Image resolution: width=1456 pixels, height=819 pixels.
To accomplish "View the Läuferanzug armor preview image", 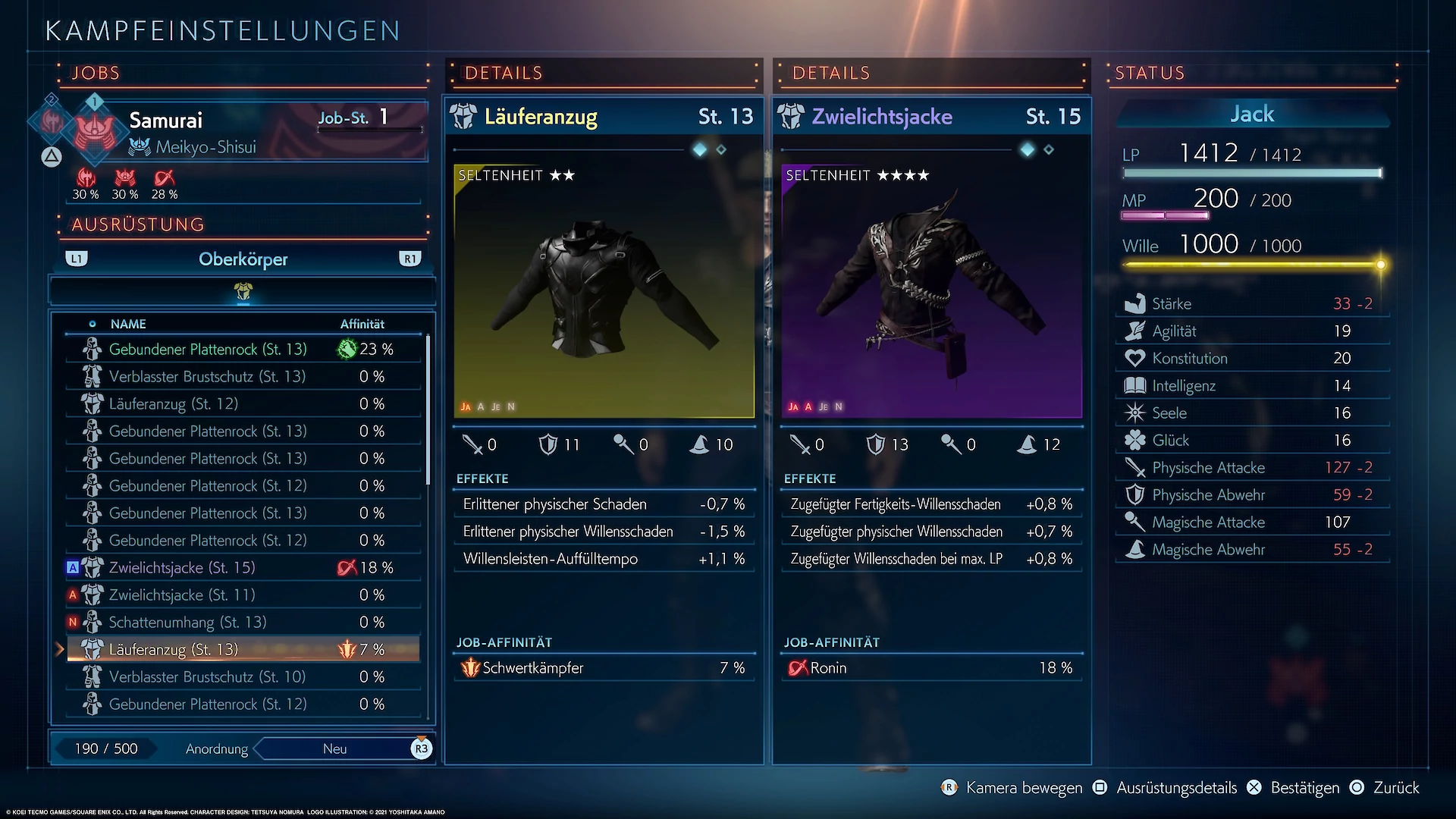I will click(604, 291).
